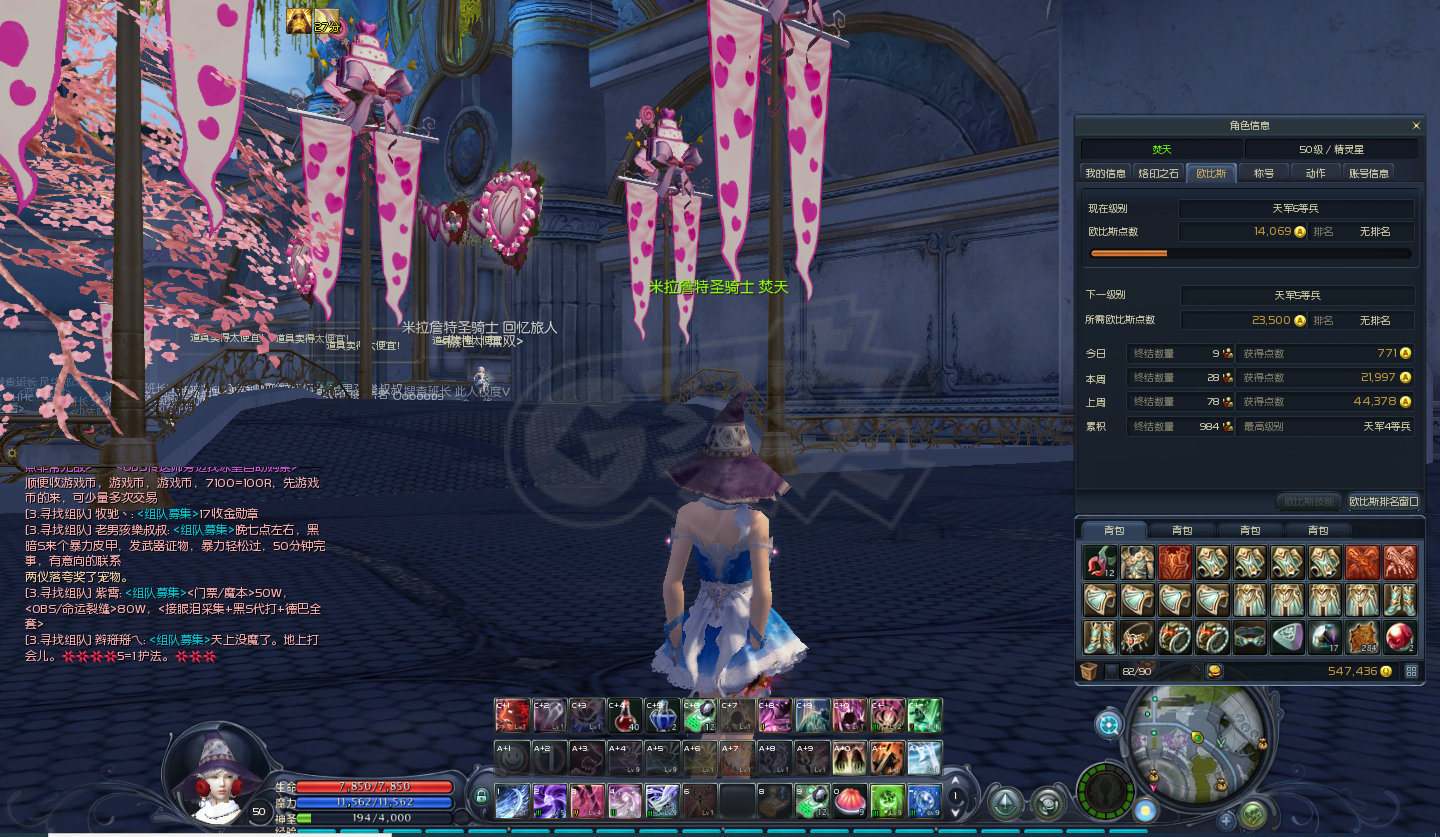
Task: Use the blue mana potion hotbar slot
Action: coord(663,716)
